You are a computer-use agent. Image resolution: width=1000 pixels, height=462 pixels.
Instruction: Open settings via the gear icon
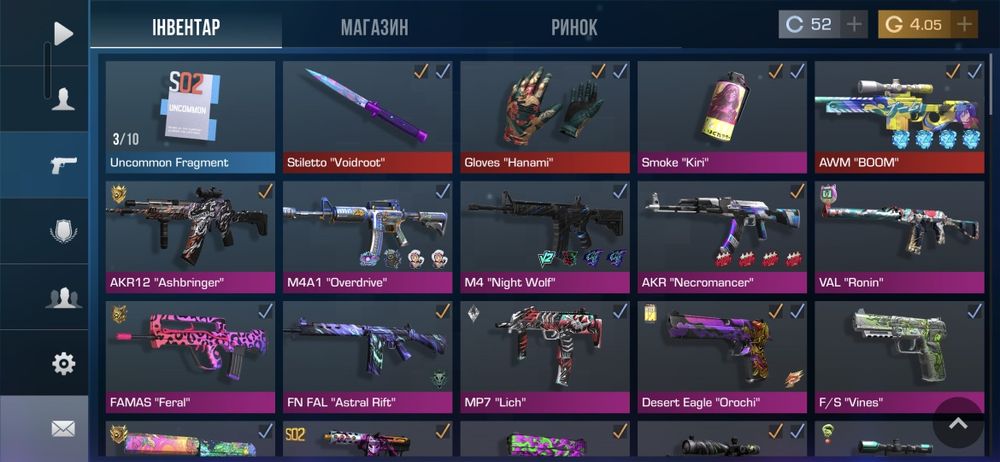pyautogui.click(x=63, y=363)
